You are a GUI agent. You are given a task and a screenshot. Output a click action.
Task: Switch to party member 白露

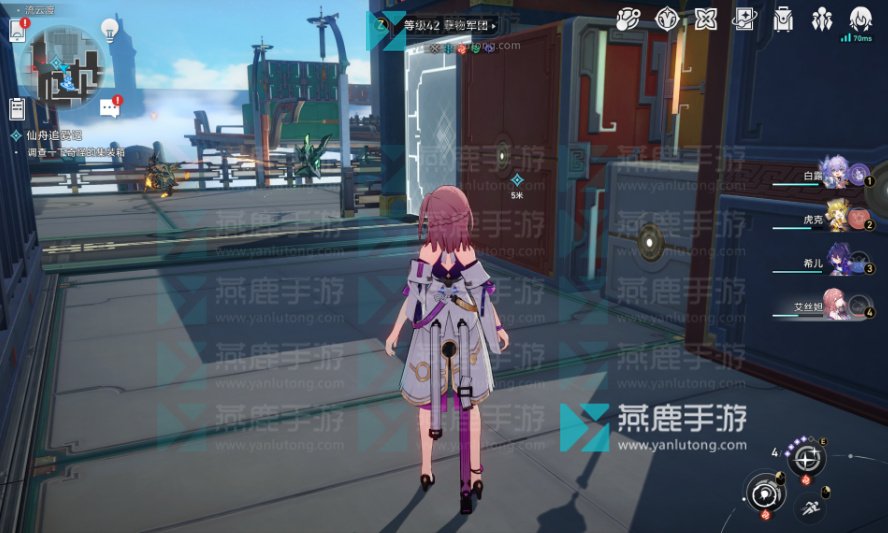[x=835, y=174]
